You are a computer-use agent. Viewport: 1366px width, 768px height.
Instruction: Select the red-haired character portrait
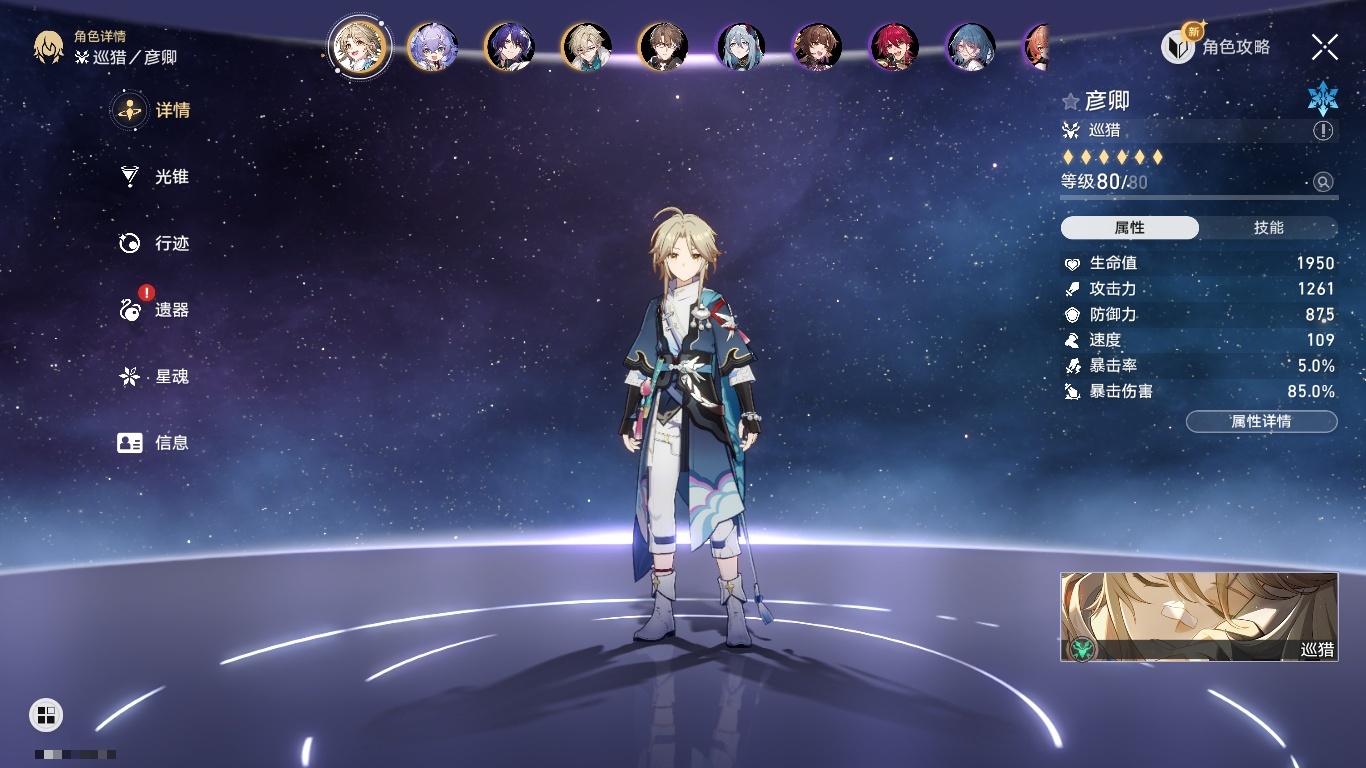894,47
